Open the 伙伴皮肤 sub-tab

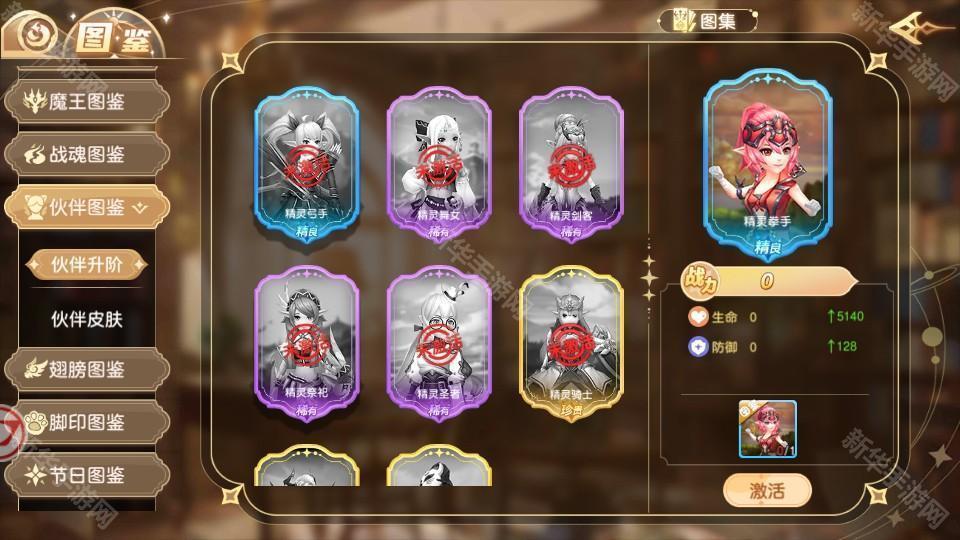[x=87, y=319]
